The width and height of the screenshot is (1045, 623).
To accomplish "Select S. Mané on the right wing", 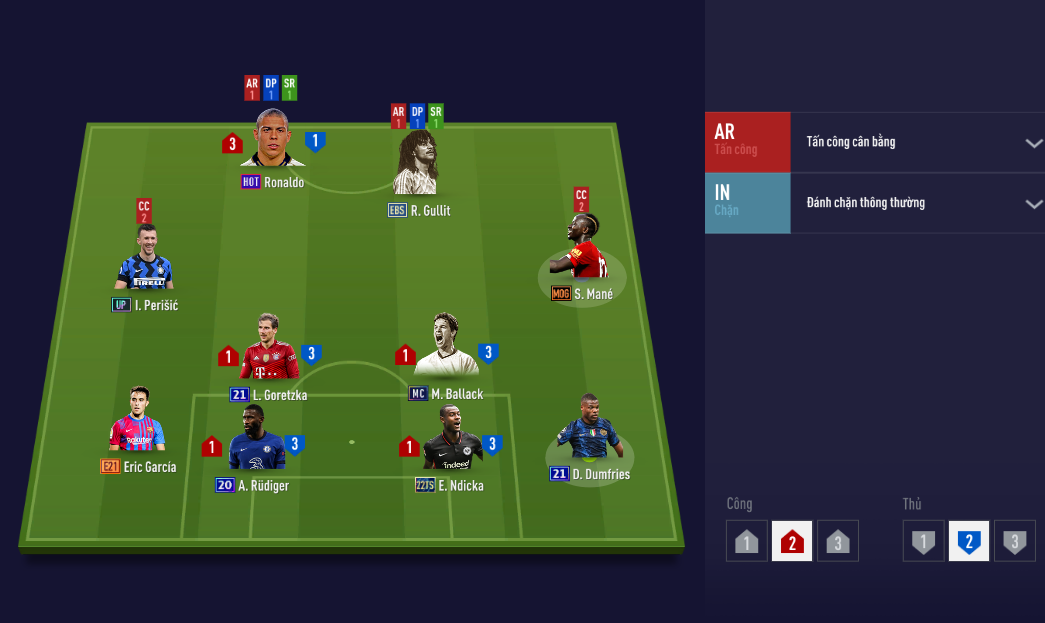I will pos(581,251).
